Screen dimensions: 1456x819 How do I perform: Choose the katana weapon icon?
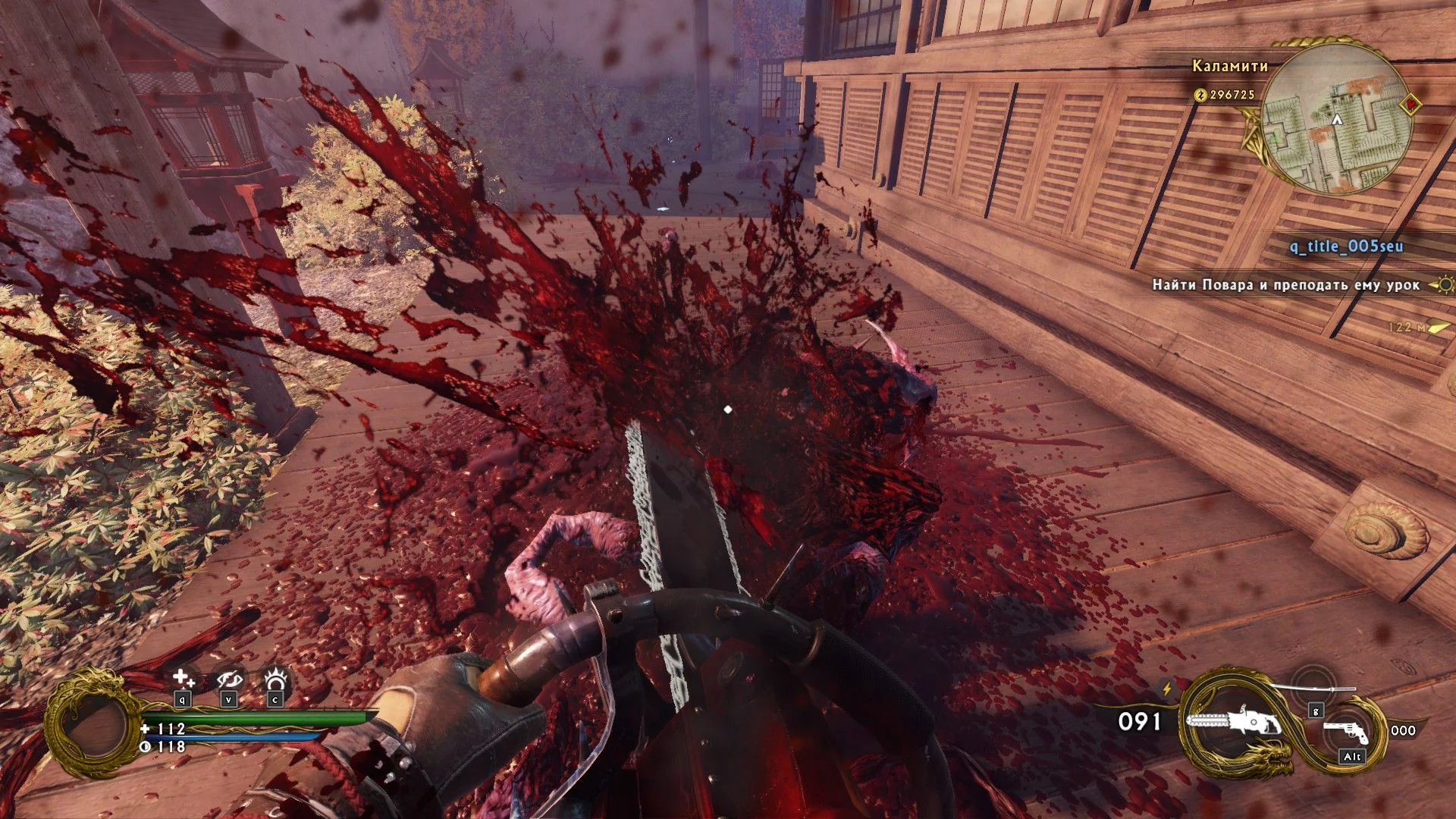(1312, 687)
